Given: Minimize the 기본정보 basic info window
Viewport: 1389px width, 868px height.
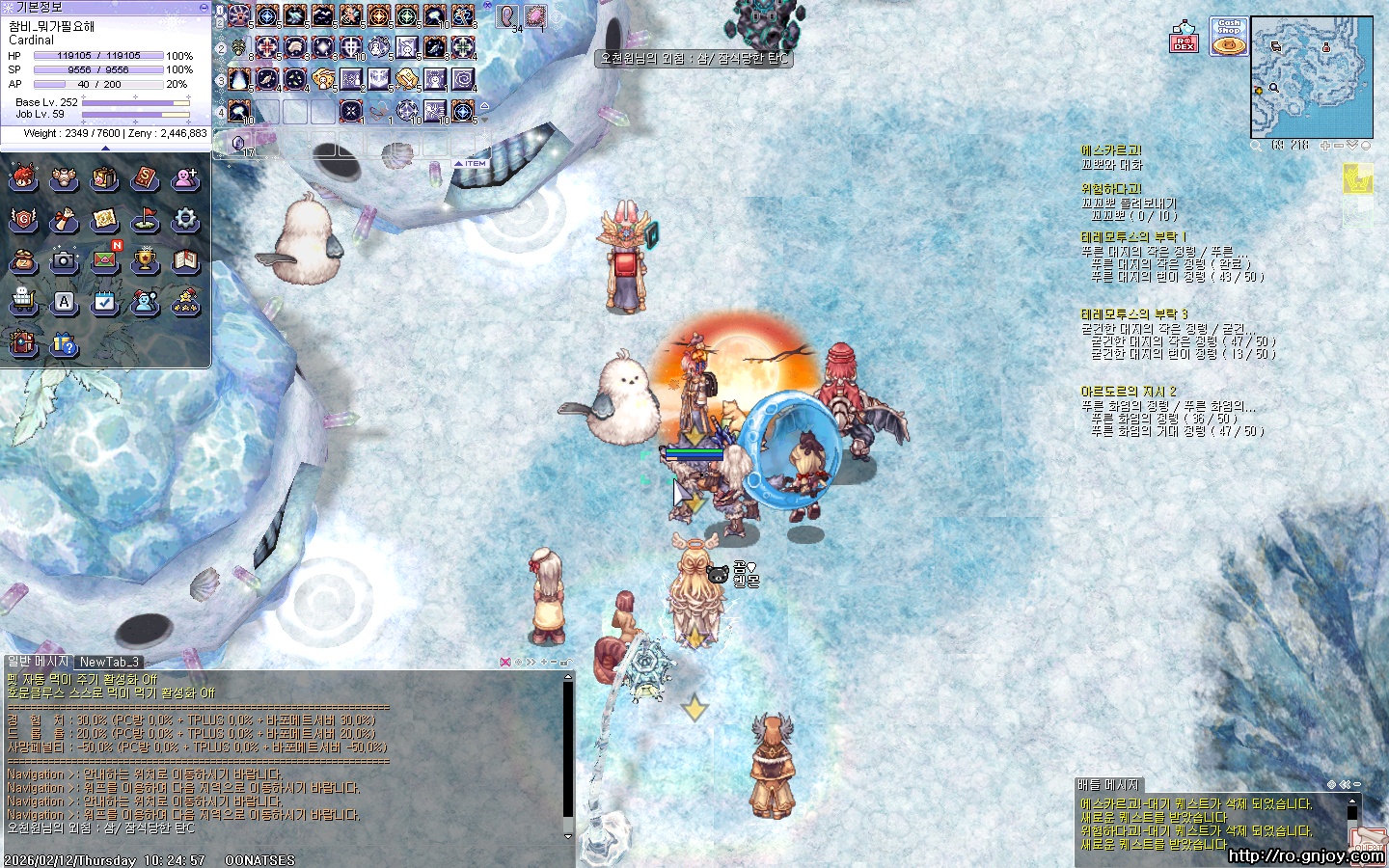Looking at the screenshot, I should (203, 7).
